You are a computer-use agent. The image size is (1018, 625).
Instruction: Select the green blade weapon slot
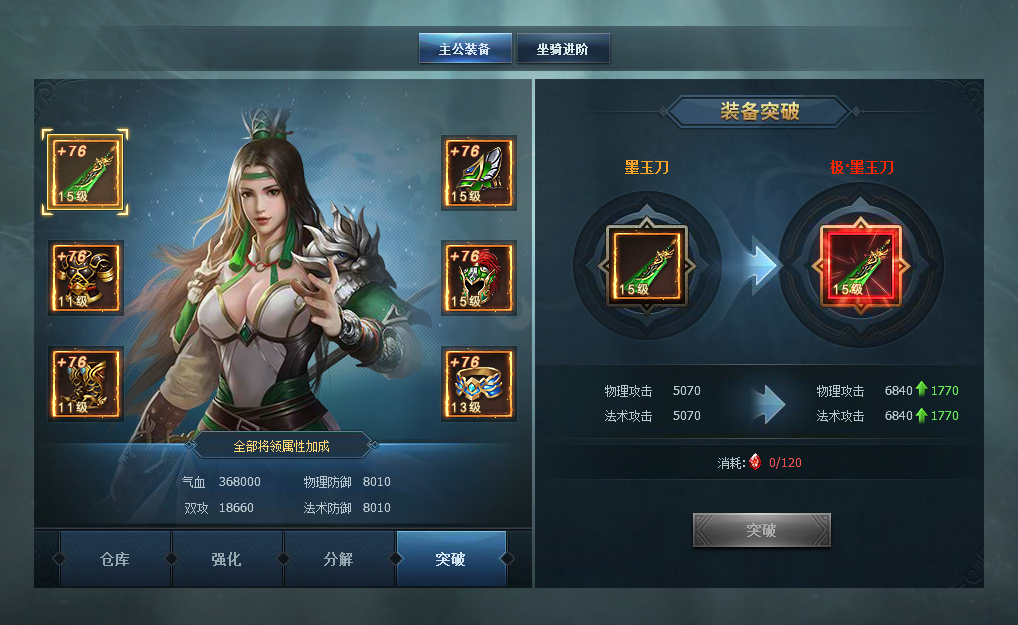85,172
